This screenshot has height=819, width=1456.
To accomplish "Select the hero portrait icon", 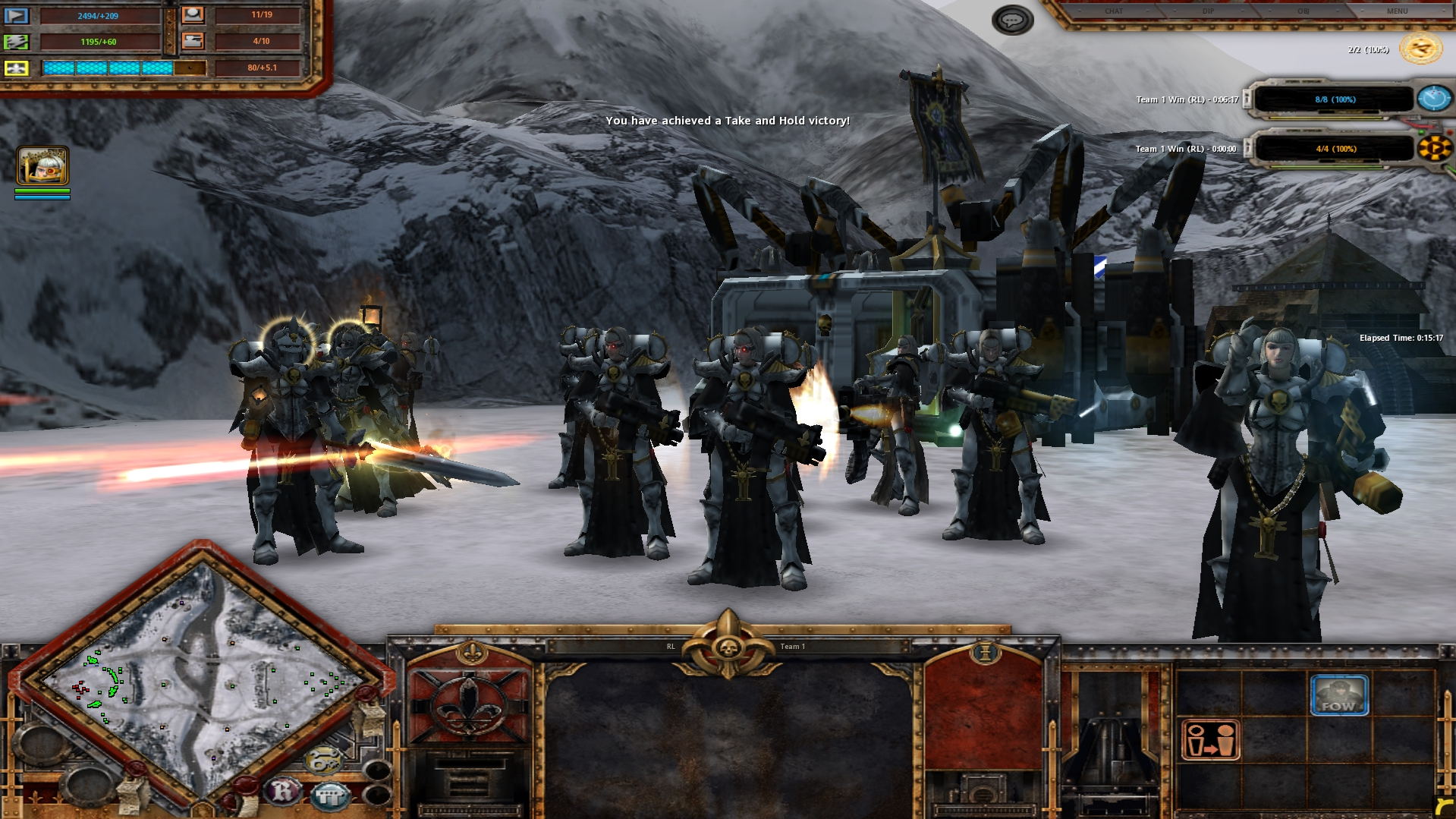I will pyautogui.click(x=42, y=165).
